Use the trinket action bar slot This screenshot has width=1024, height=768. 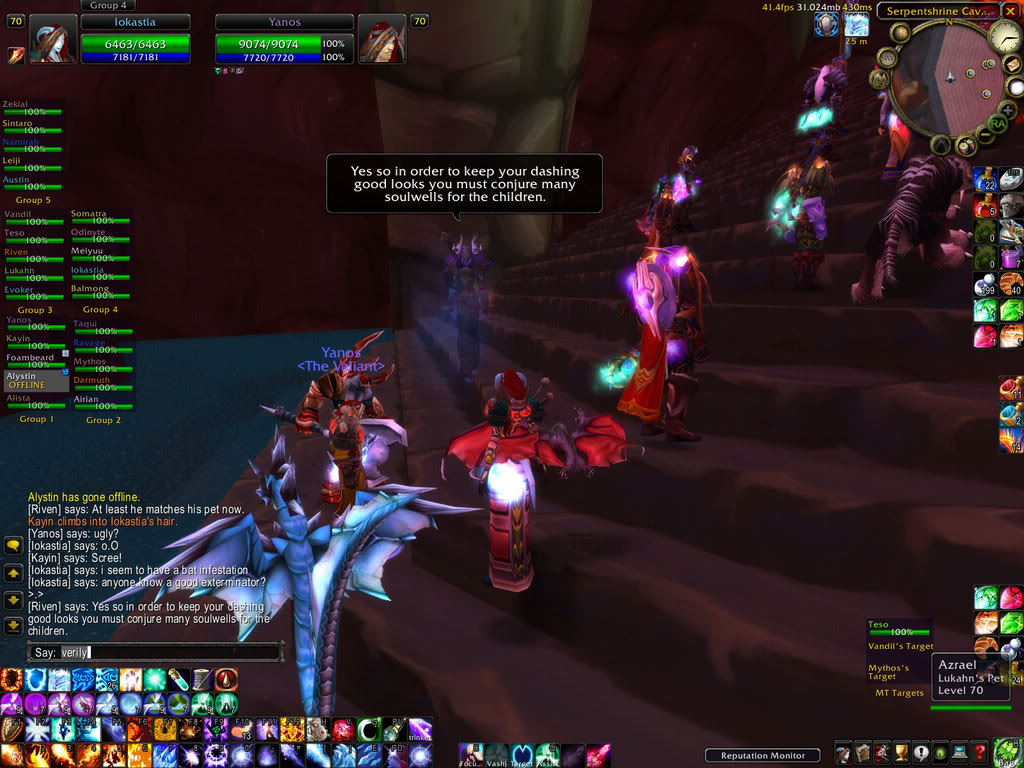[420, 731]
